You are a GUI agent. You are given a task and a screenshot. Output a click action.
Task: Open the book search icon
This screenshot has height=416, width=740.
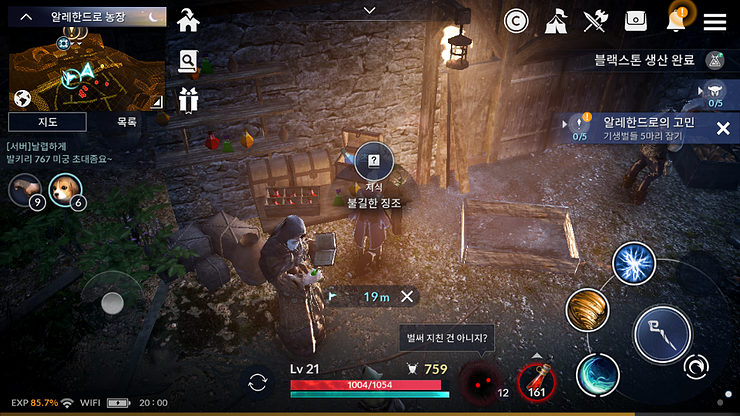[188, 62]
